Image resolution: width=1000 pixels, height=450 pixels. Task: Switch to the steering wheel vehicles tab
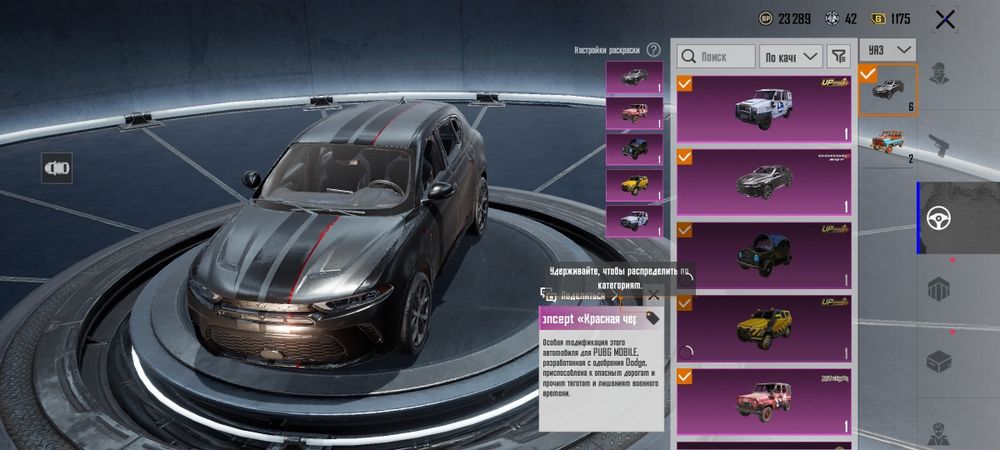[939, 217]
